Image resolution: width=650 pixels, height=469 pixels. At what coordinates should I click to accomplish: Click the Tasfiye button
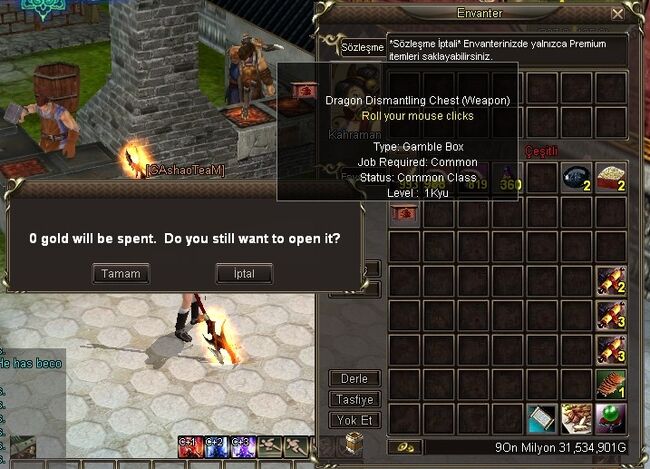(x=354, y=400)
